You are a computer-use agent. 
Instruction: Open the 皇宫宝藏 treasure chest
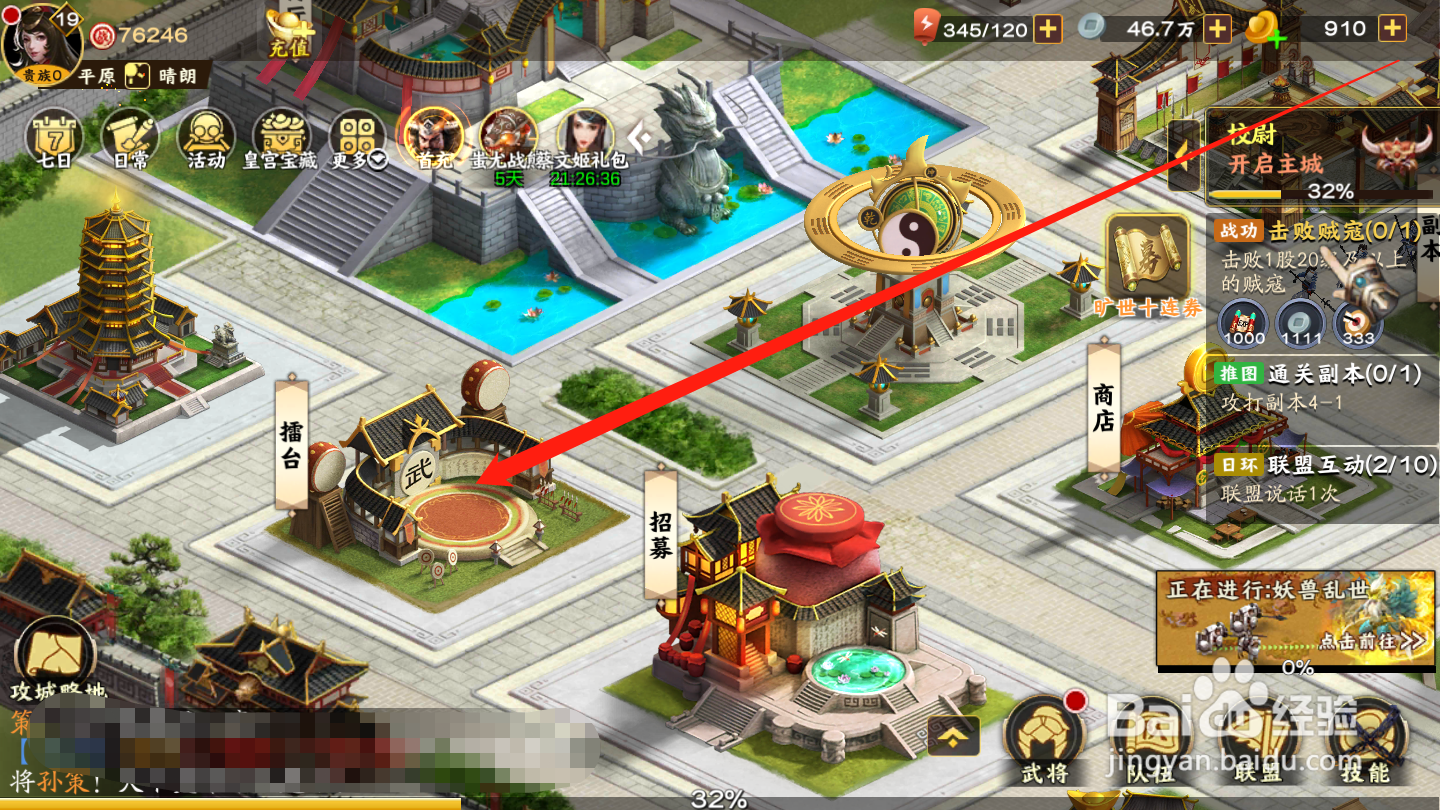pos(281,140)
